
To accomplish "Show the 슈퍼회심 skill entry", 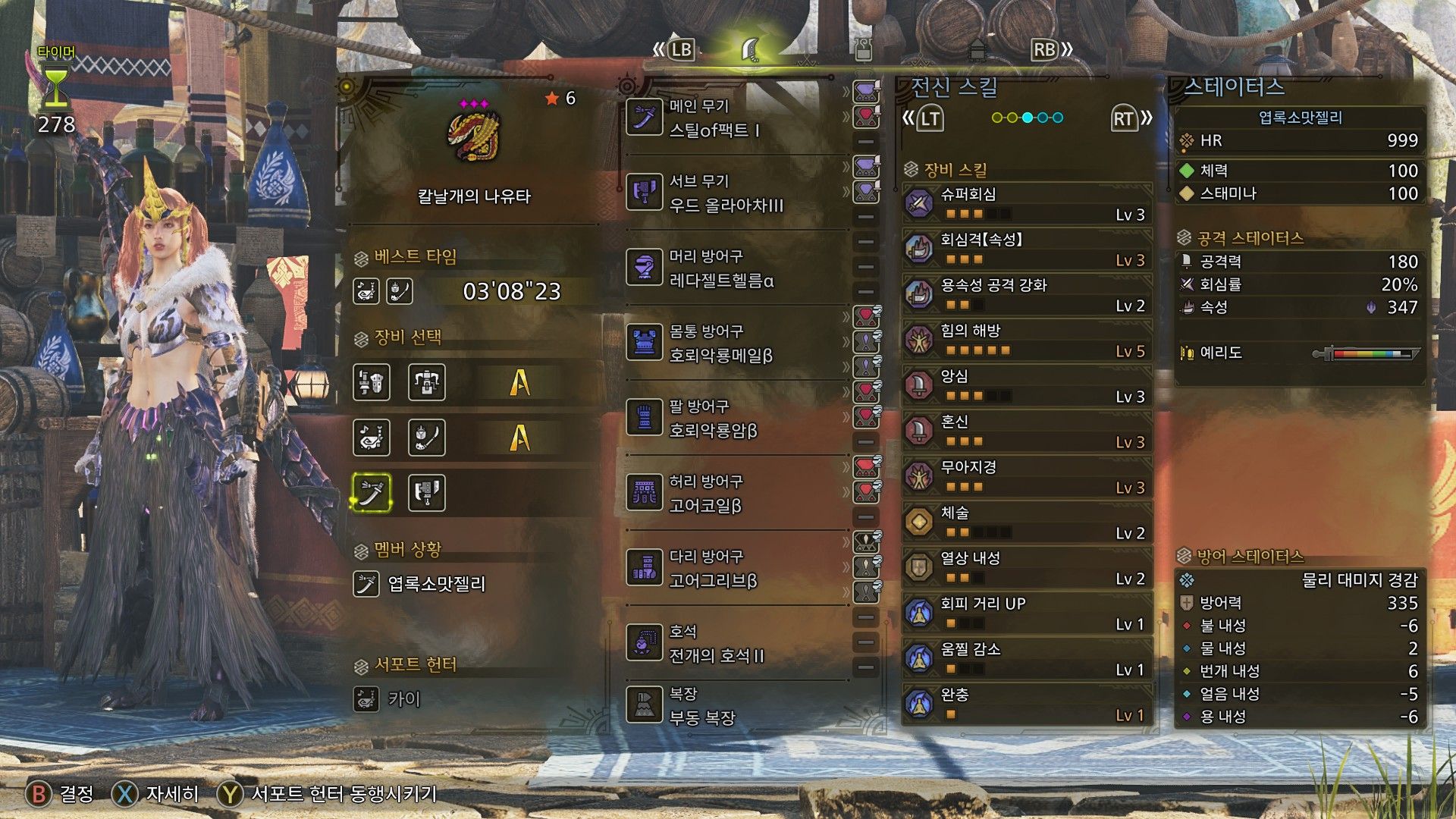I will coord(1028,205).
